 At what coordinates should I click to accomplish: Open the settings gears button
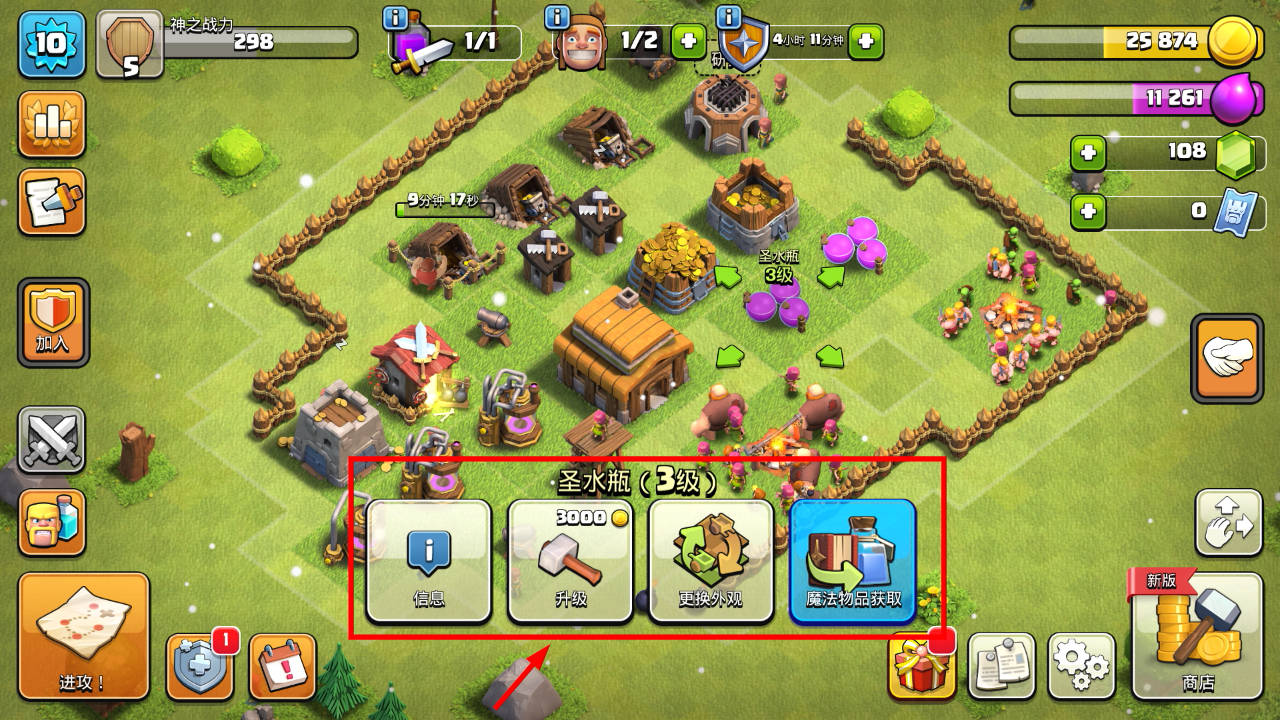tap(1082, 665)
